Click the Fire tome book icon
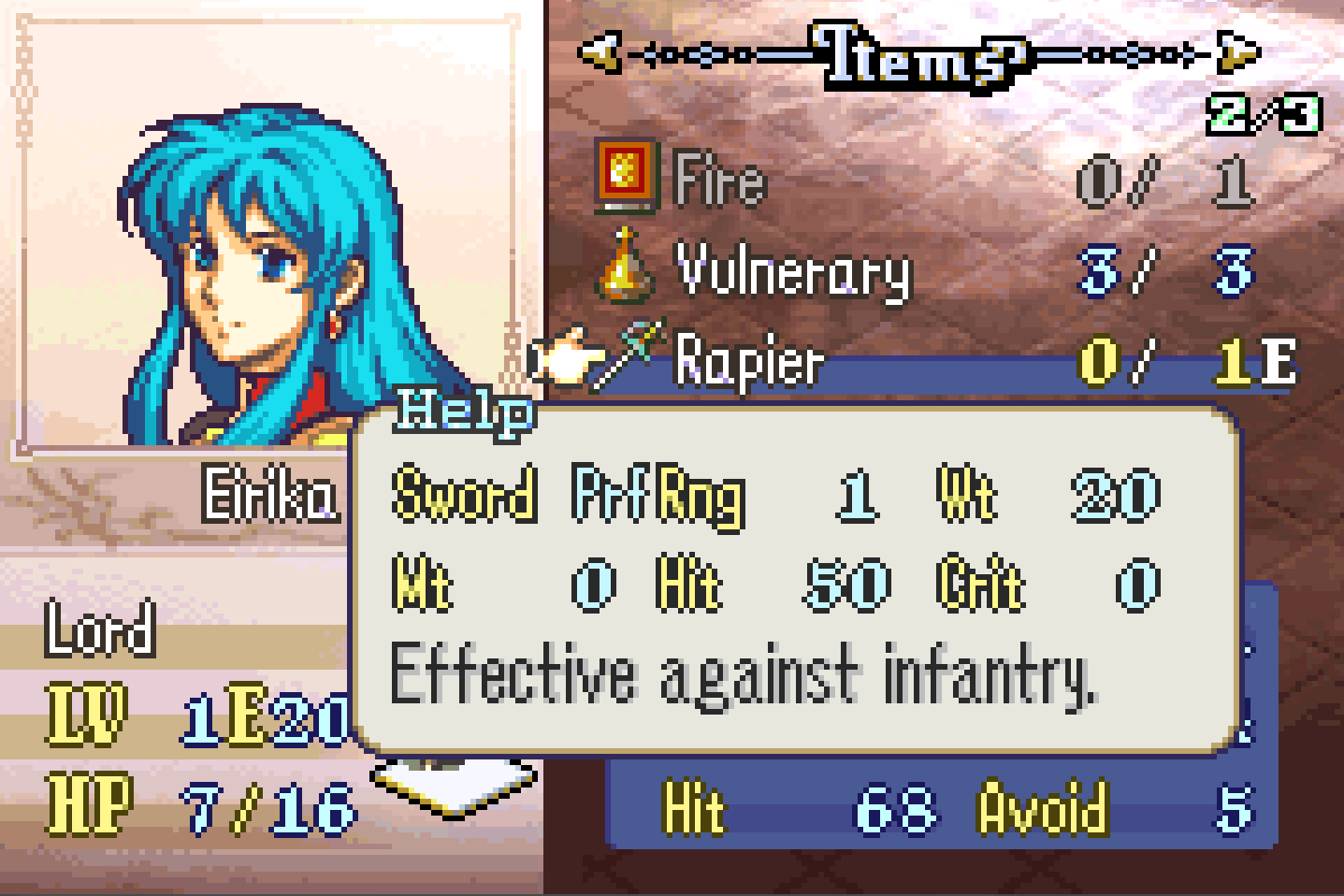This screenshot has height=896, width=1344. 626,175
